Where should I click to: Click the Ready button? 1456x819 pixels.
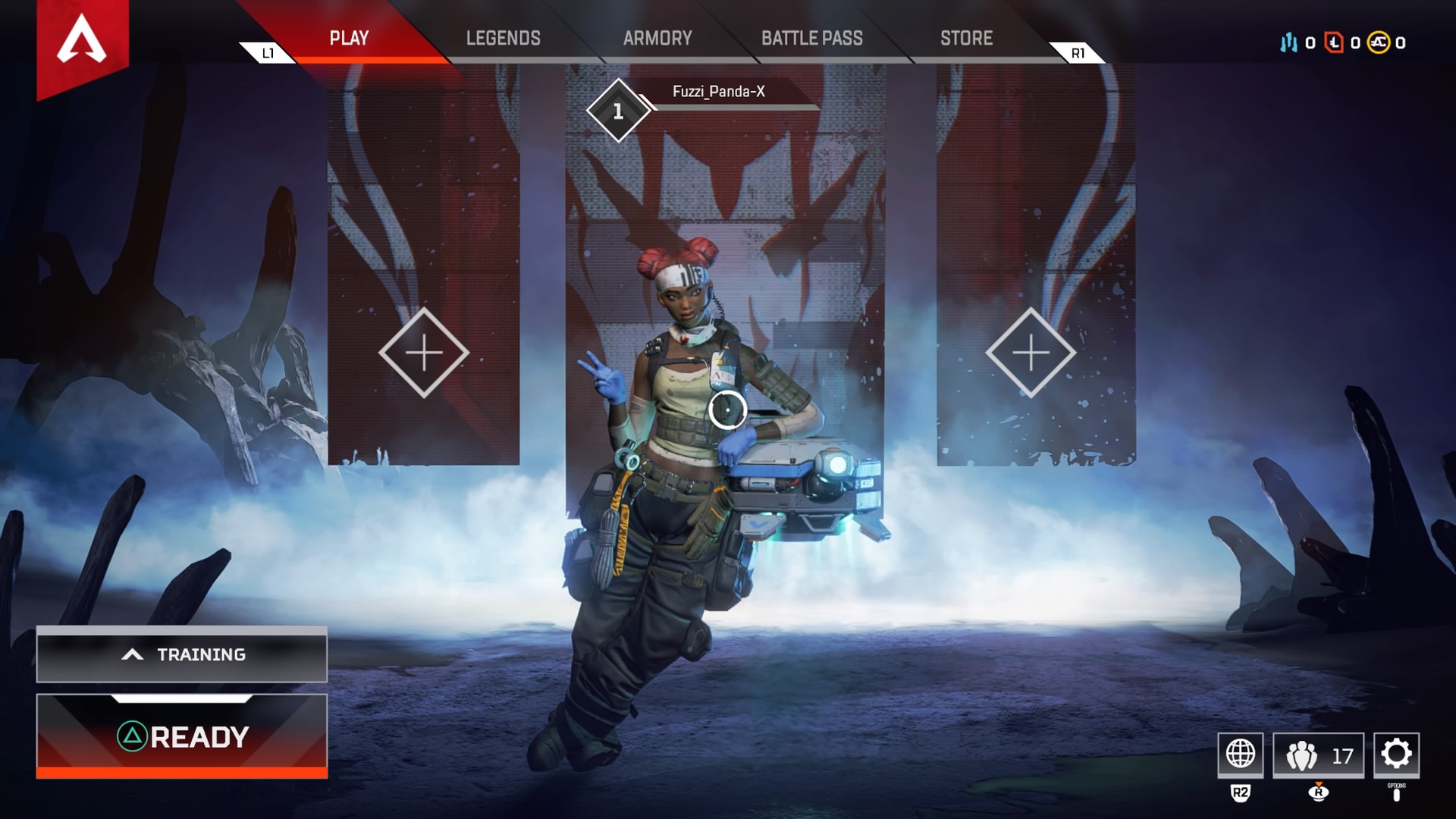tap(182, 736)
